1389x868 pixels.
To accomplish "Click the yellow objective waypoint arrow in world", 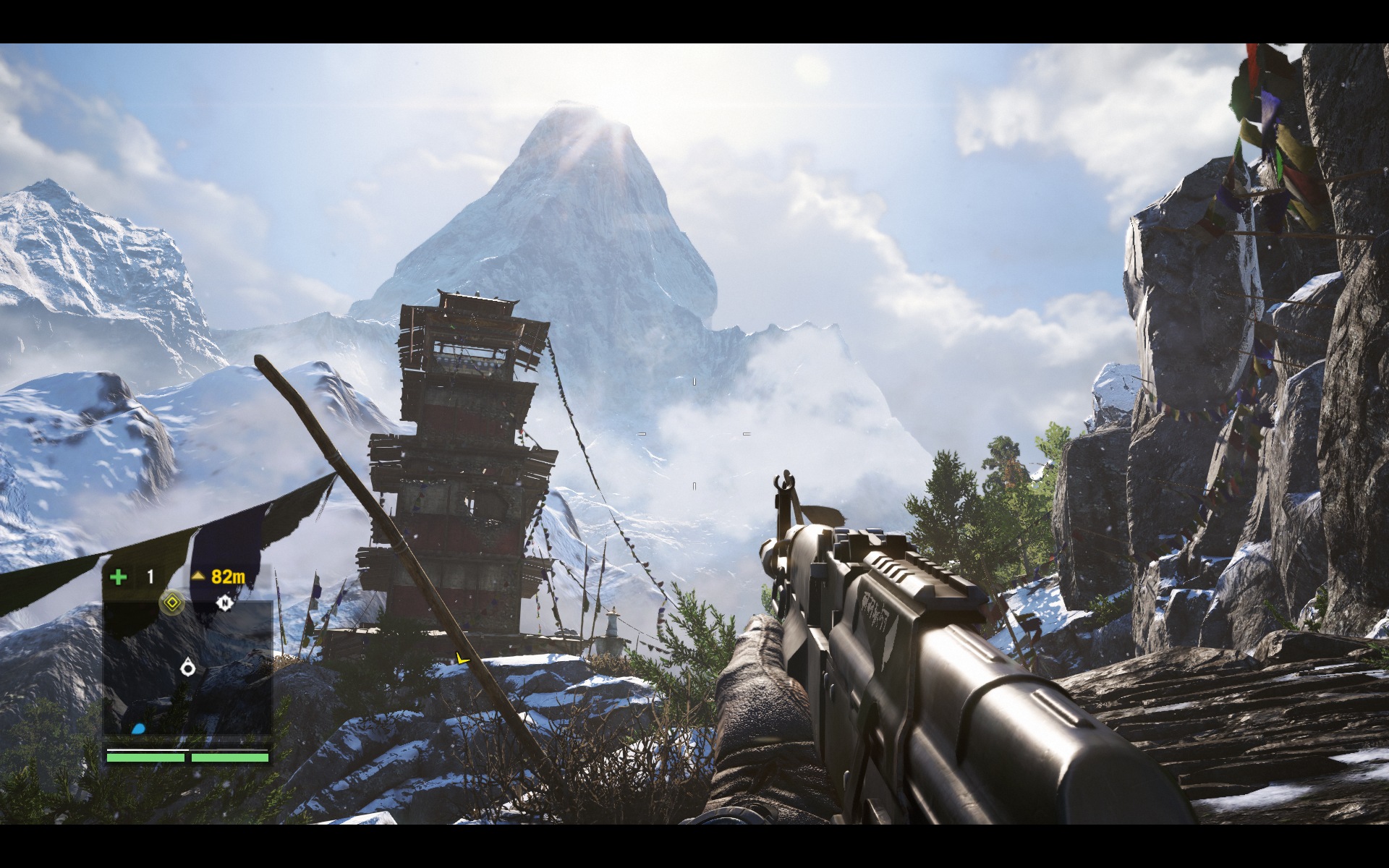I will (x=462, y=658).
